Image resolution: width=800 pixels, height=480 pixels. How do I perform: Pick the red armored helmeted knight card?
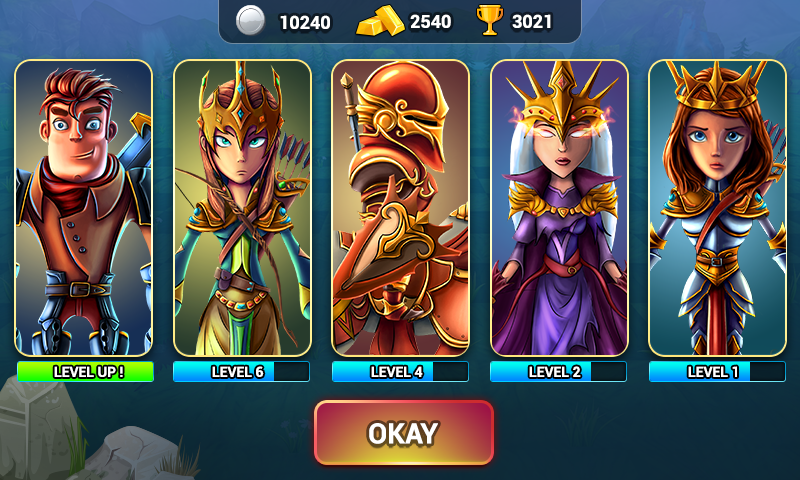(x=400, y=208)
